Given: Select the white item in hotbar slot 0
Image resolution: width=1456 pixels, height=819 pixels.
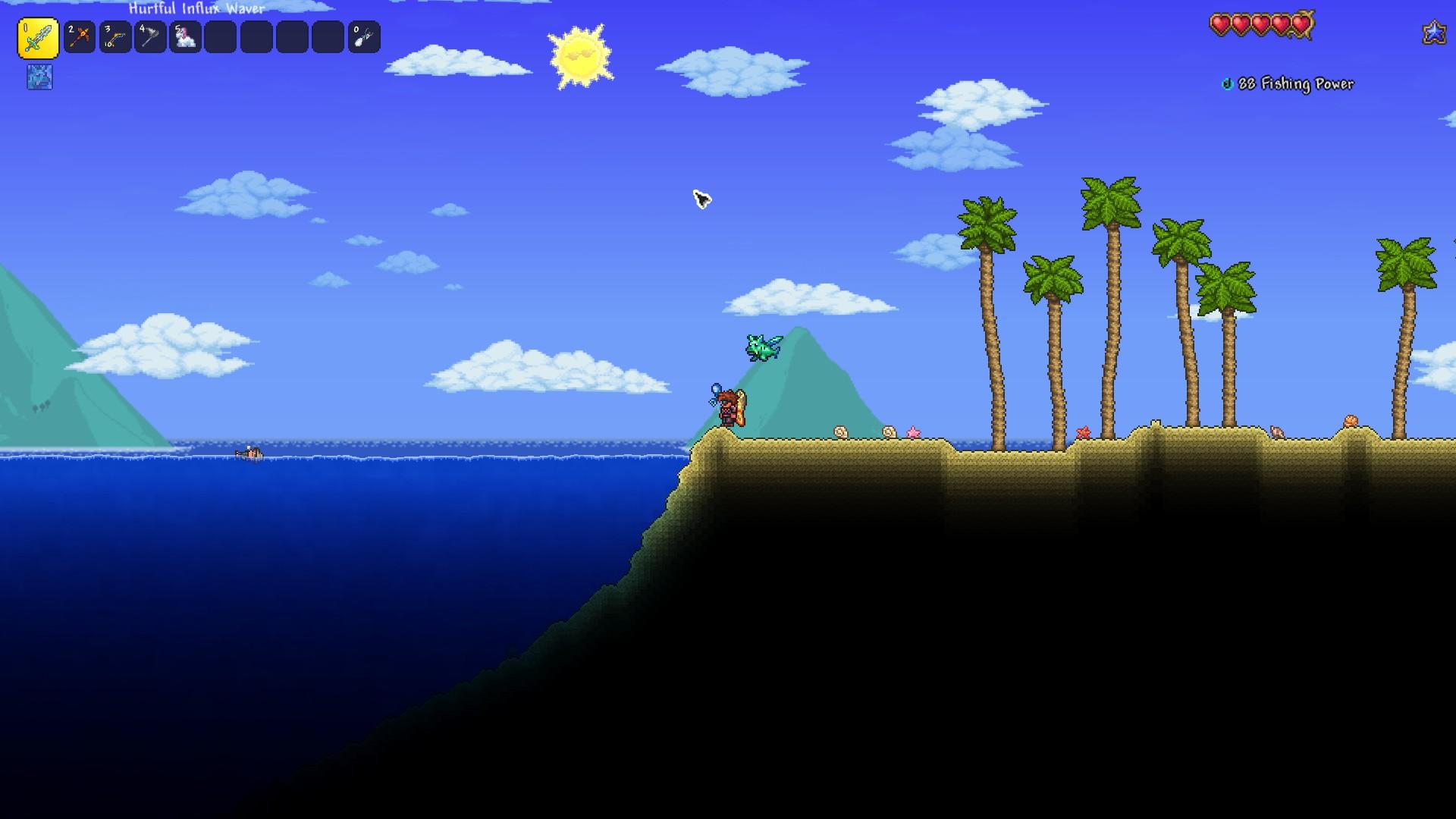Looking at the screenshot, I should click(x=364, y=37).
